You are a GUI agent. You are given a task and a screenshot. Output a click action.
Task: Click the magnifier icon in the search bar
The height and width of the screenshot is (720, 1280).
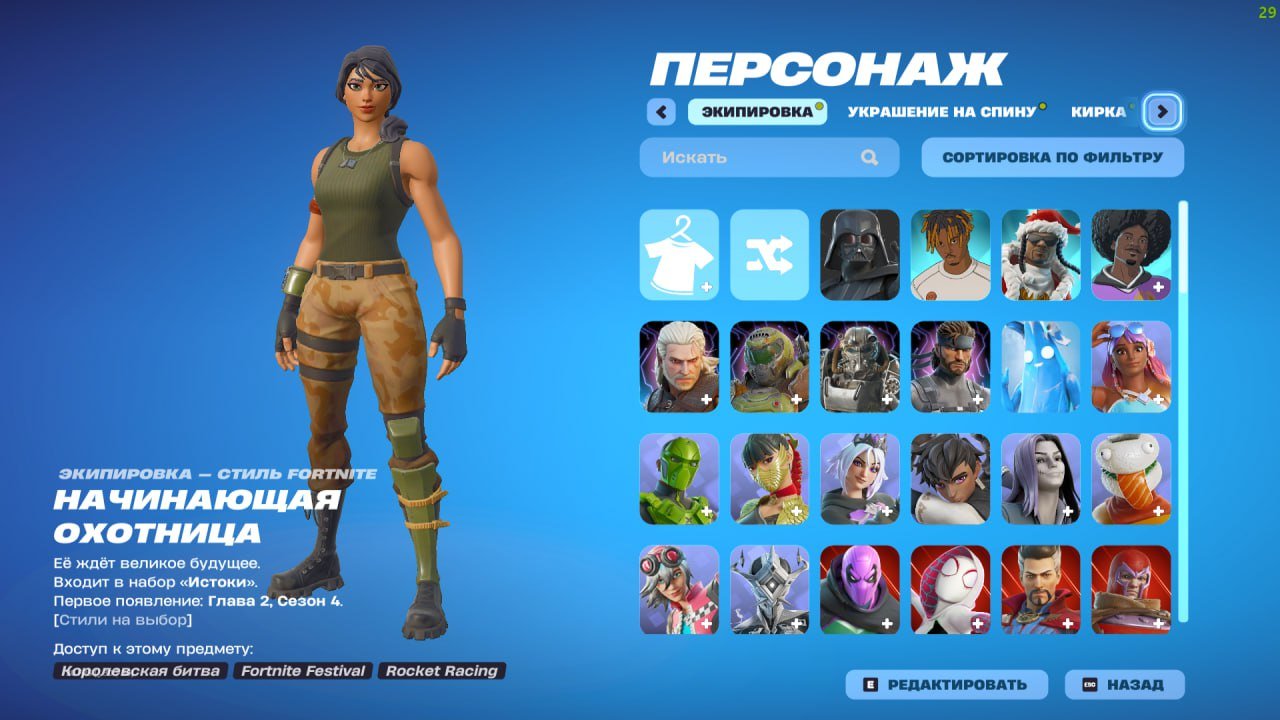(869, 157)
